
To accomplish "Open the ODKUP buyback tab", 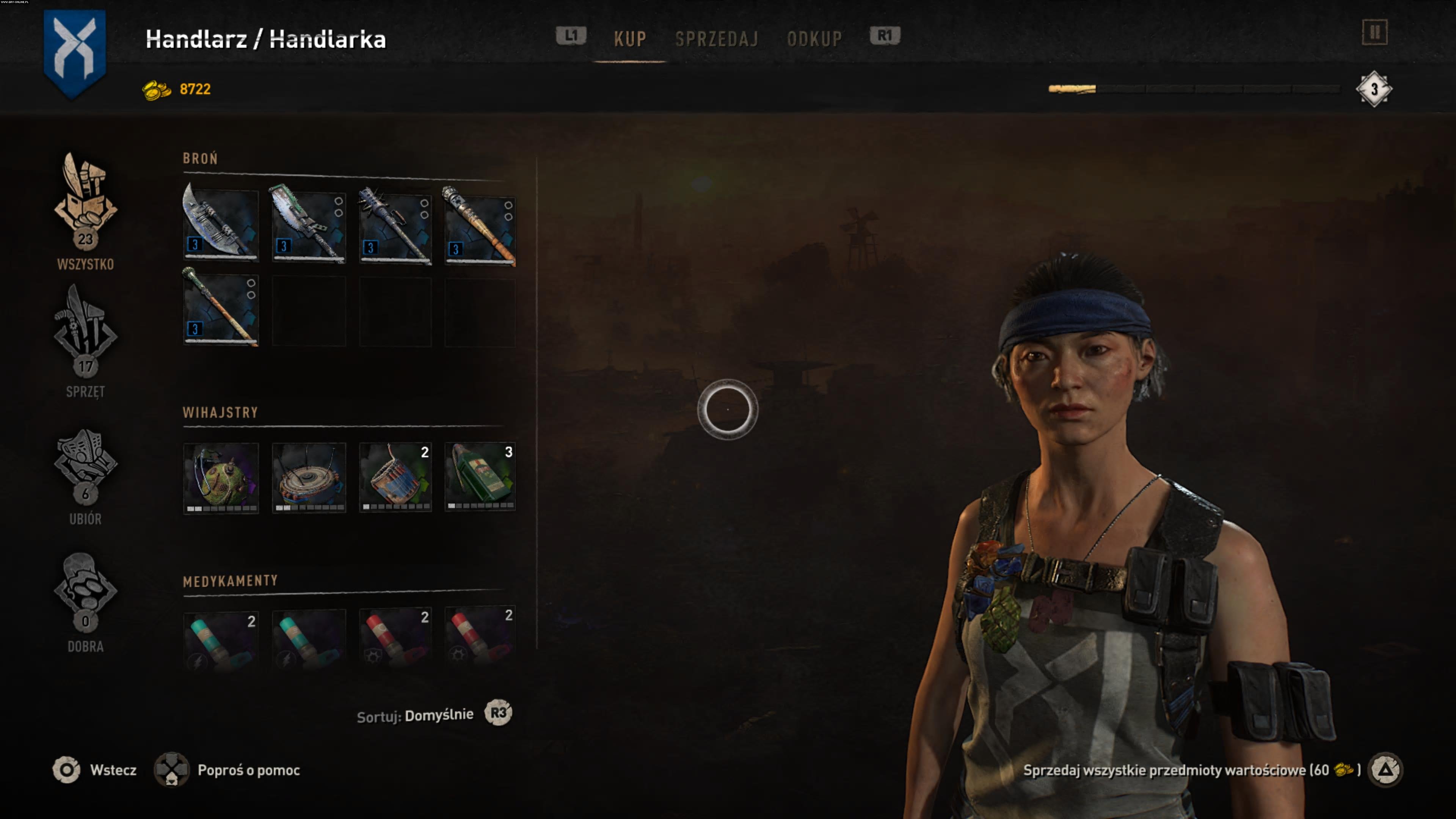I will click(x=814, y=38).
